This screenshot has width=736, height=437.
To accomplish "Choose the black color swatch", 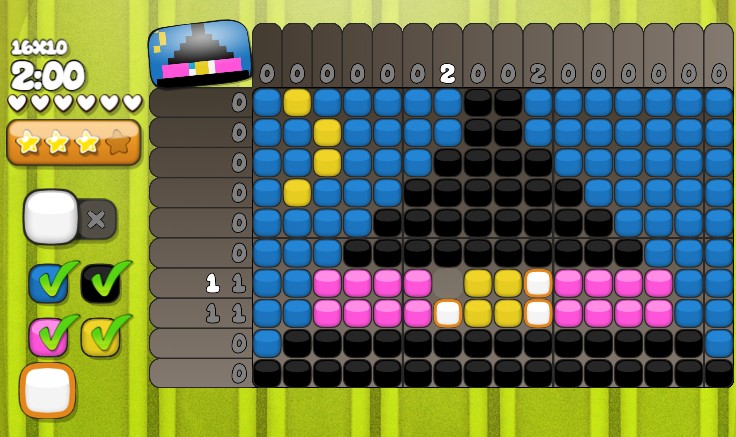I will 100,283.
